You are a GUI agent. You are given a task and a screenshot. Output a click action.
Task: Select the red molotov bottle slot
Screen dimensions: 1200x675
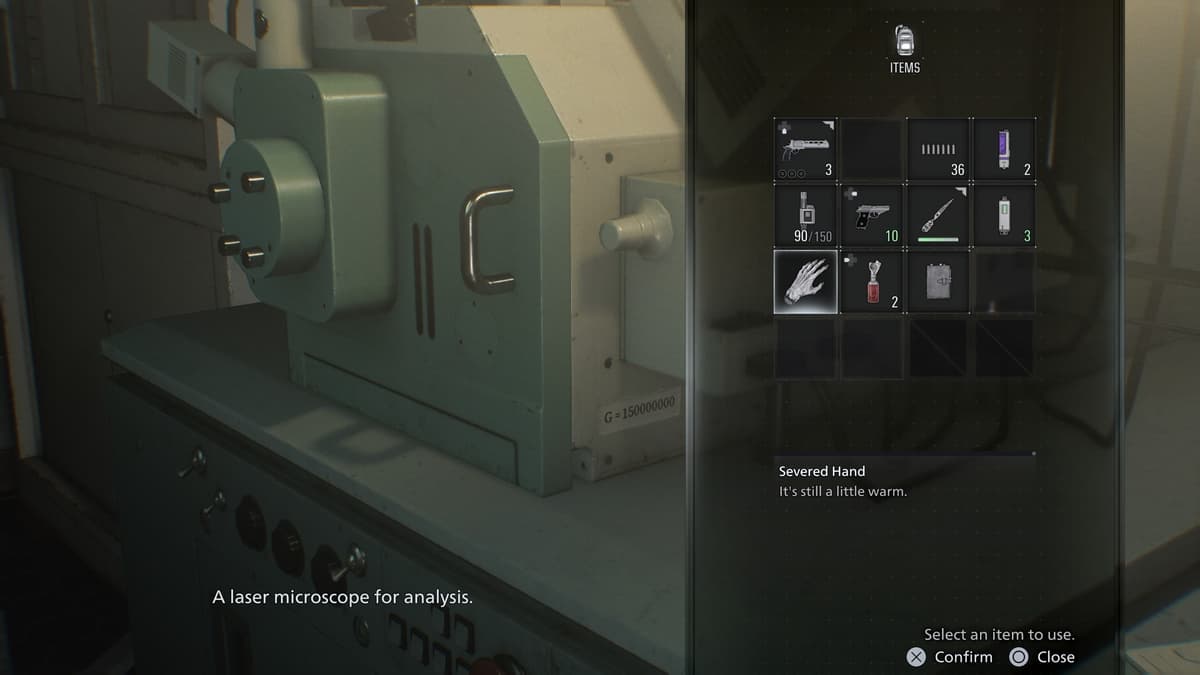pos(872,281)
